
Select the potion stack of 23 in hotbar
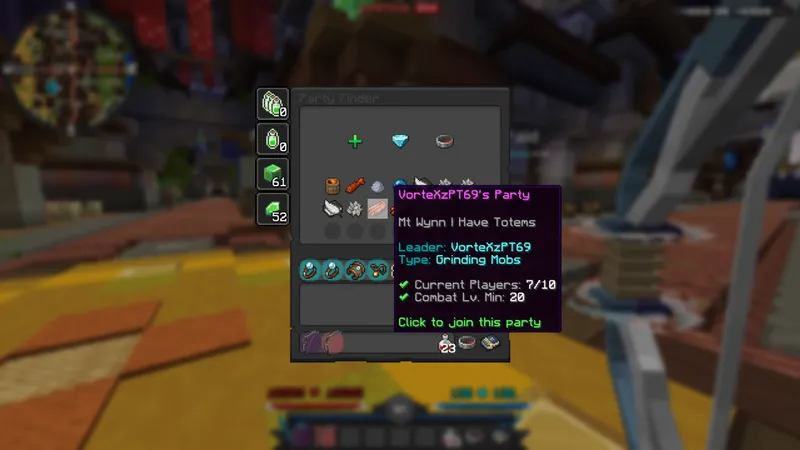[x=446, y=344]
